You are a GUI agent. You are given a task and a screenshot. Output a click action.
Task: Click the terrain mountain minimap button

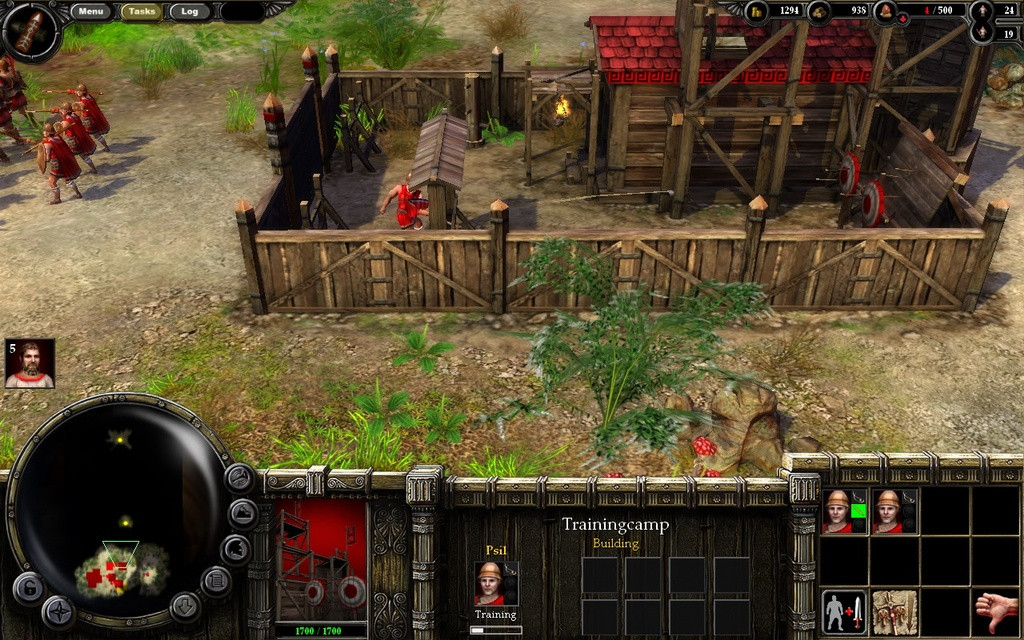tap(244, 513)
